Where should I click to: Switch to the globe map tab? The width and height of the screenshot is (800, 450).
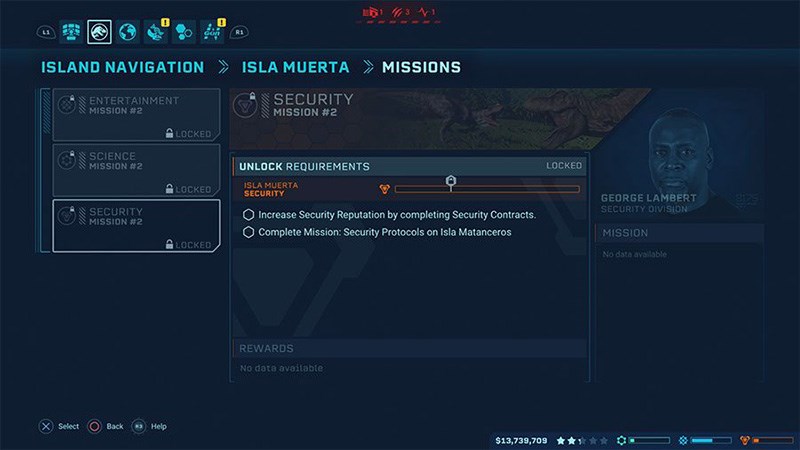[127, 33]
